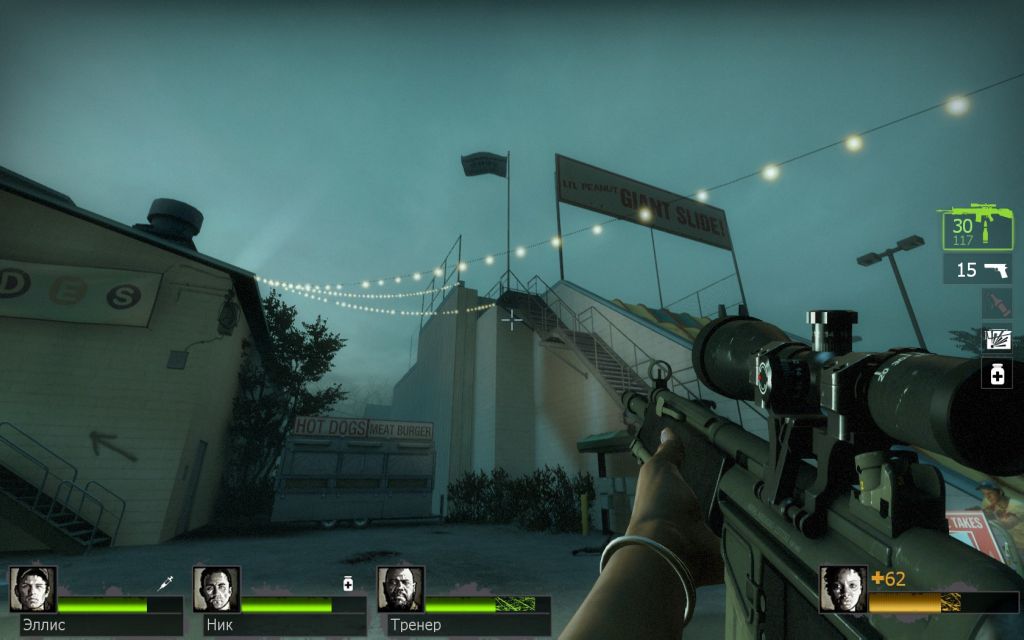Select the molotov bottle throwable slot

coord(997,304)
